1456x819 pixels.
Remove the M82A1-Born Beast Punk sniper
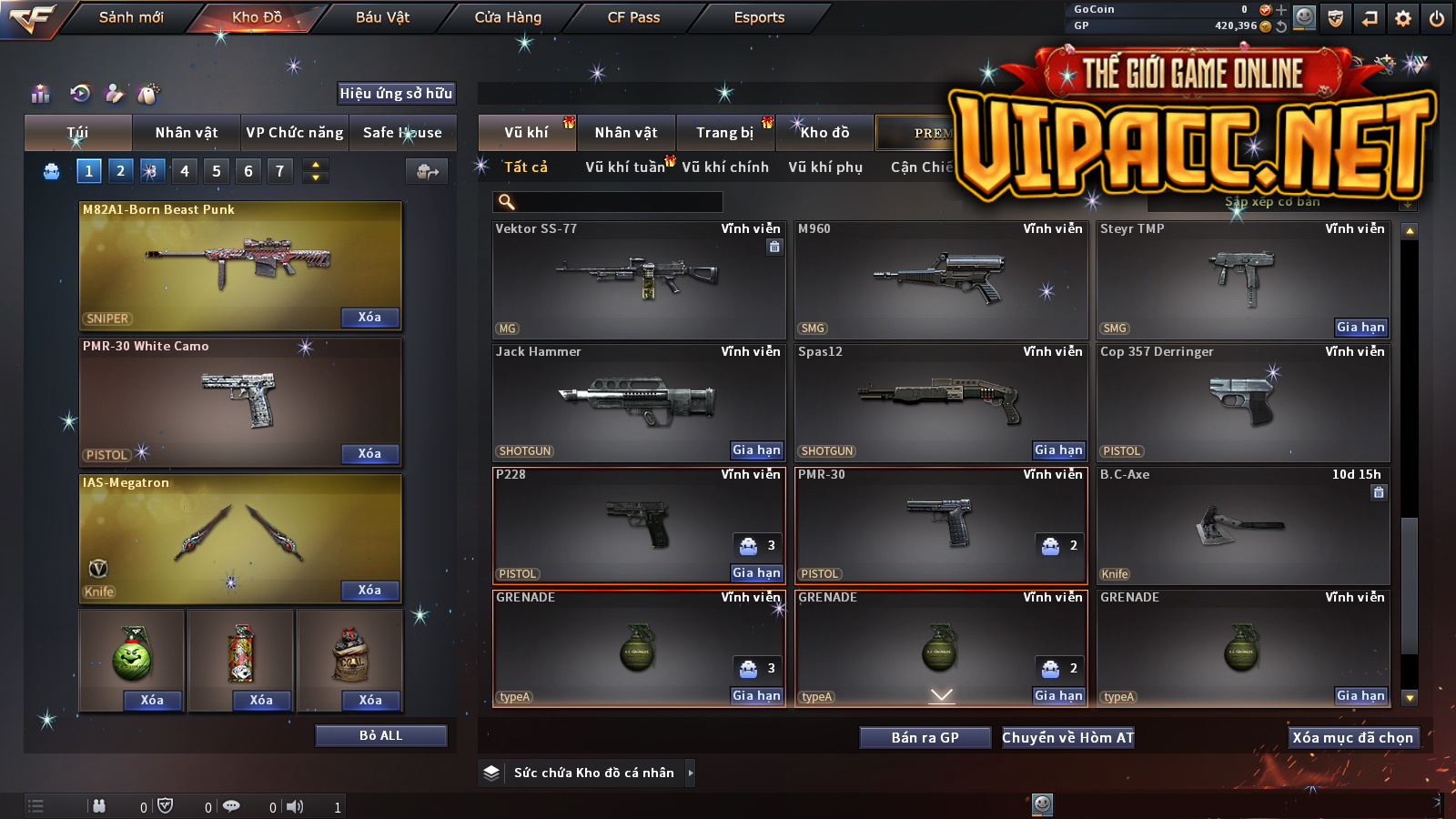click(369, 318)
